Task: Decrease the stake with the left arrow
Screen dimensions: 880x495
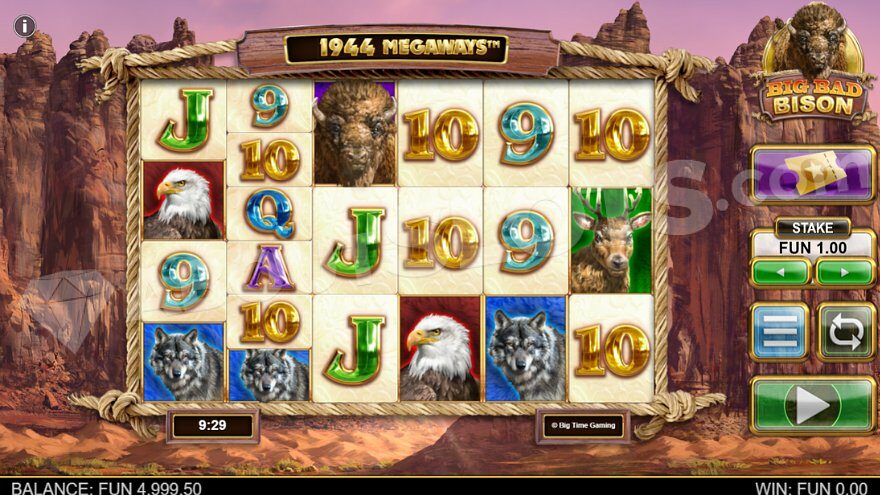Action: (781, 272)
